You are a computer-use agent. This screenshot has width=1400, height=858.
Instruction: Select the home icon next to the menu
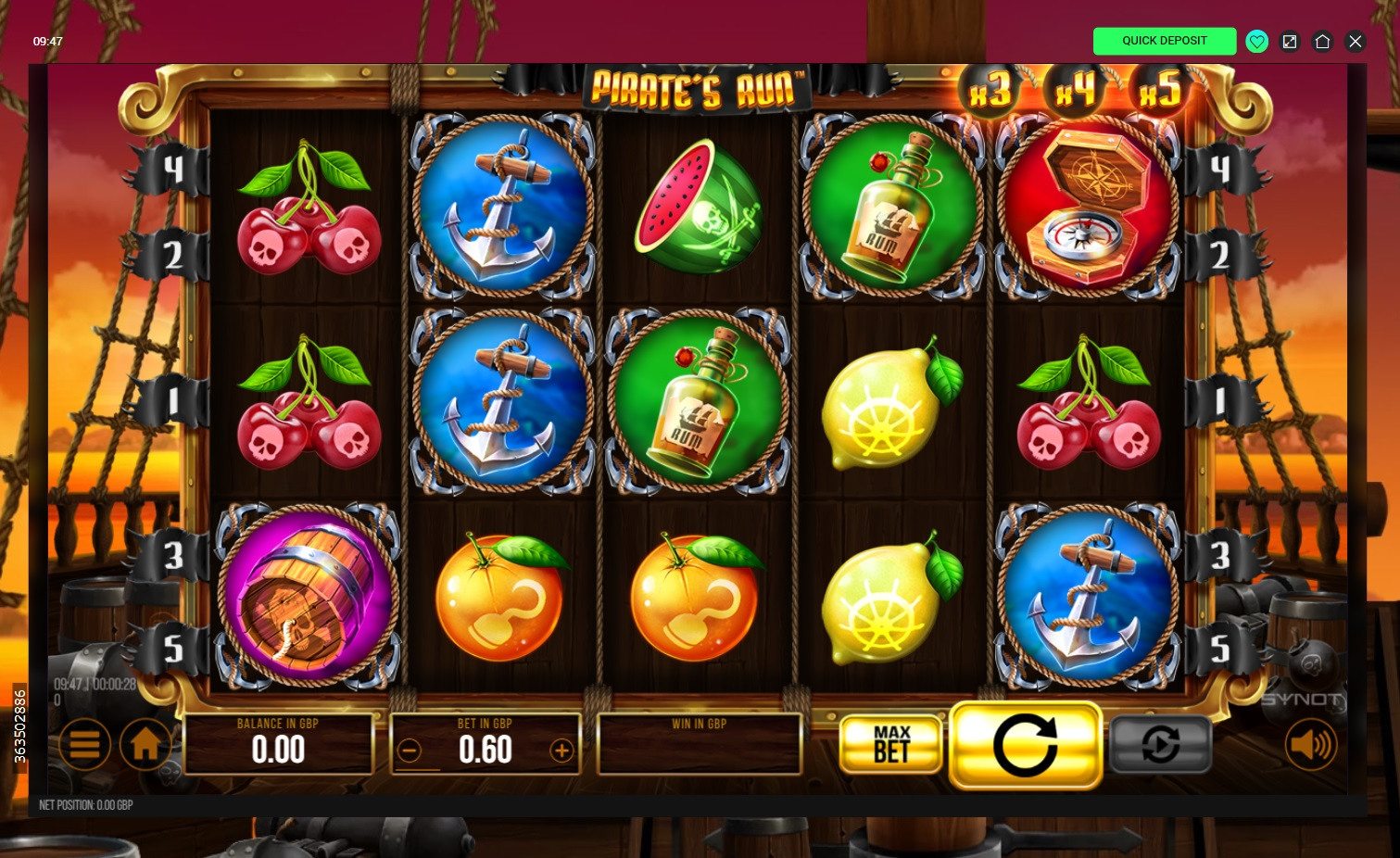tap(145, 745)
